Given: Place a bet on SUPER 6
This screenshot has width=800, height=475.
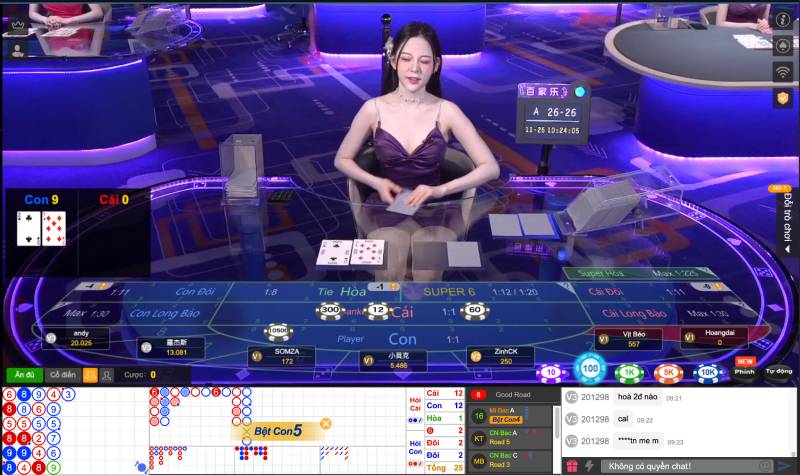Looking at the screenshot, I should (x=452, y=291).
